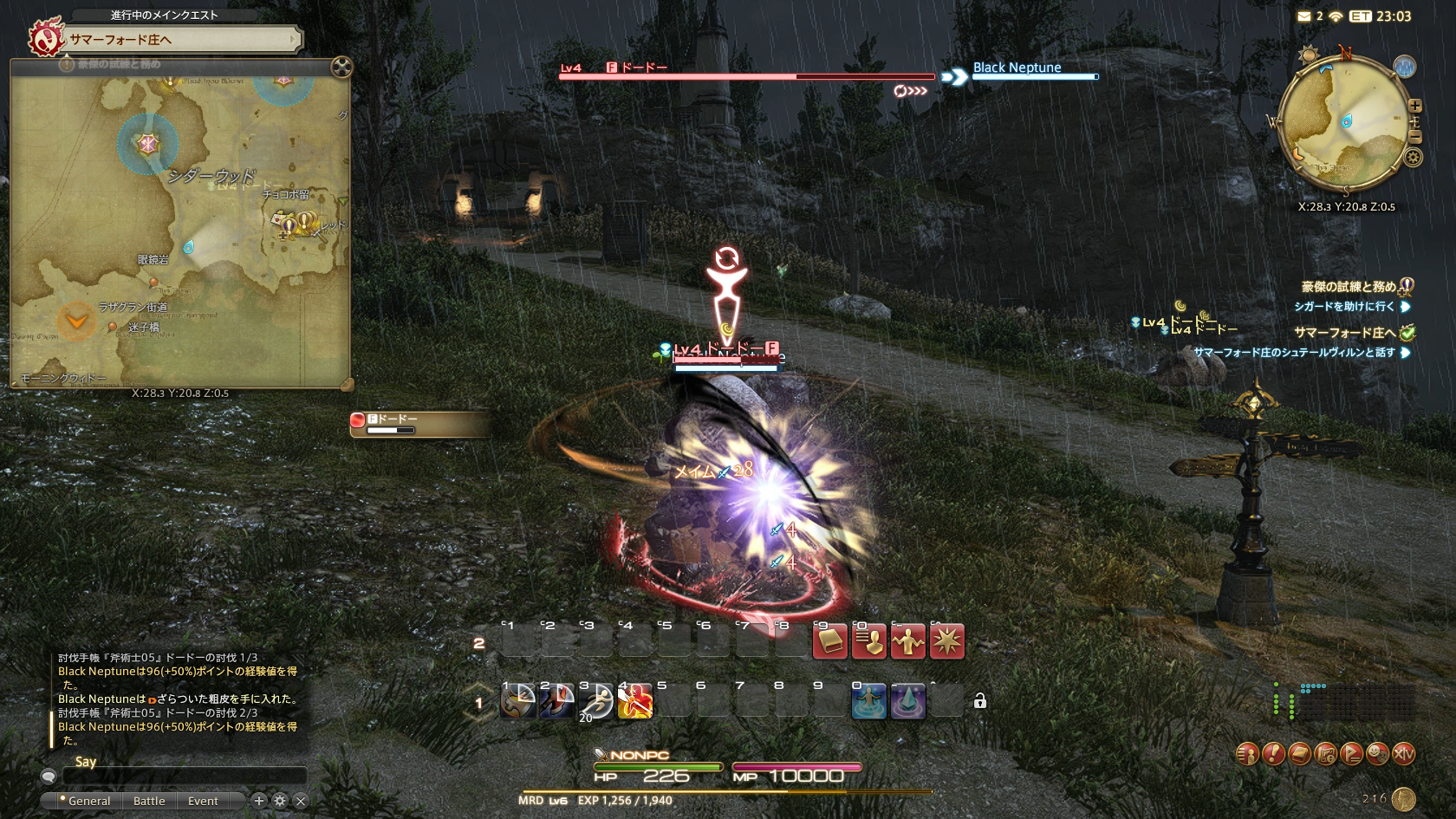Zoom out the minimap with minus button

coord(1414,137)
